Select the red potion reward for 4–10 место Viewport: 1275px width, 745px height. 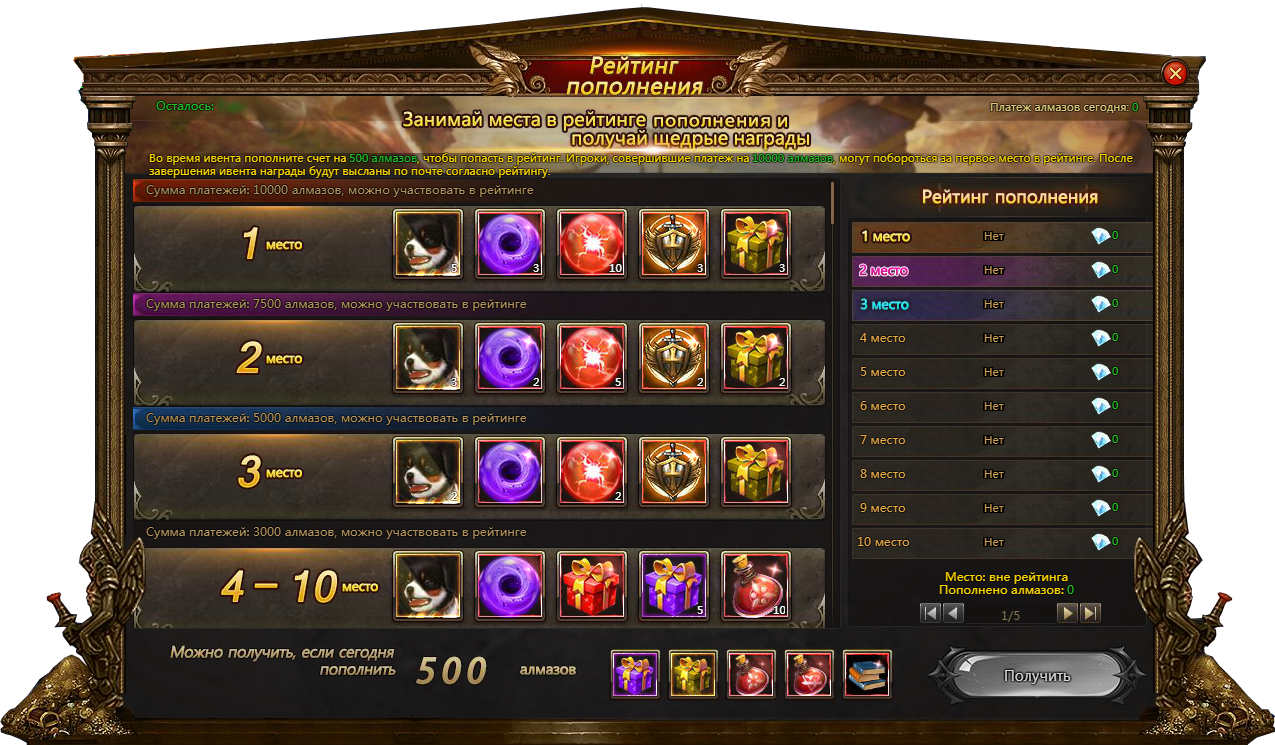tap(756, 585)
